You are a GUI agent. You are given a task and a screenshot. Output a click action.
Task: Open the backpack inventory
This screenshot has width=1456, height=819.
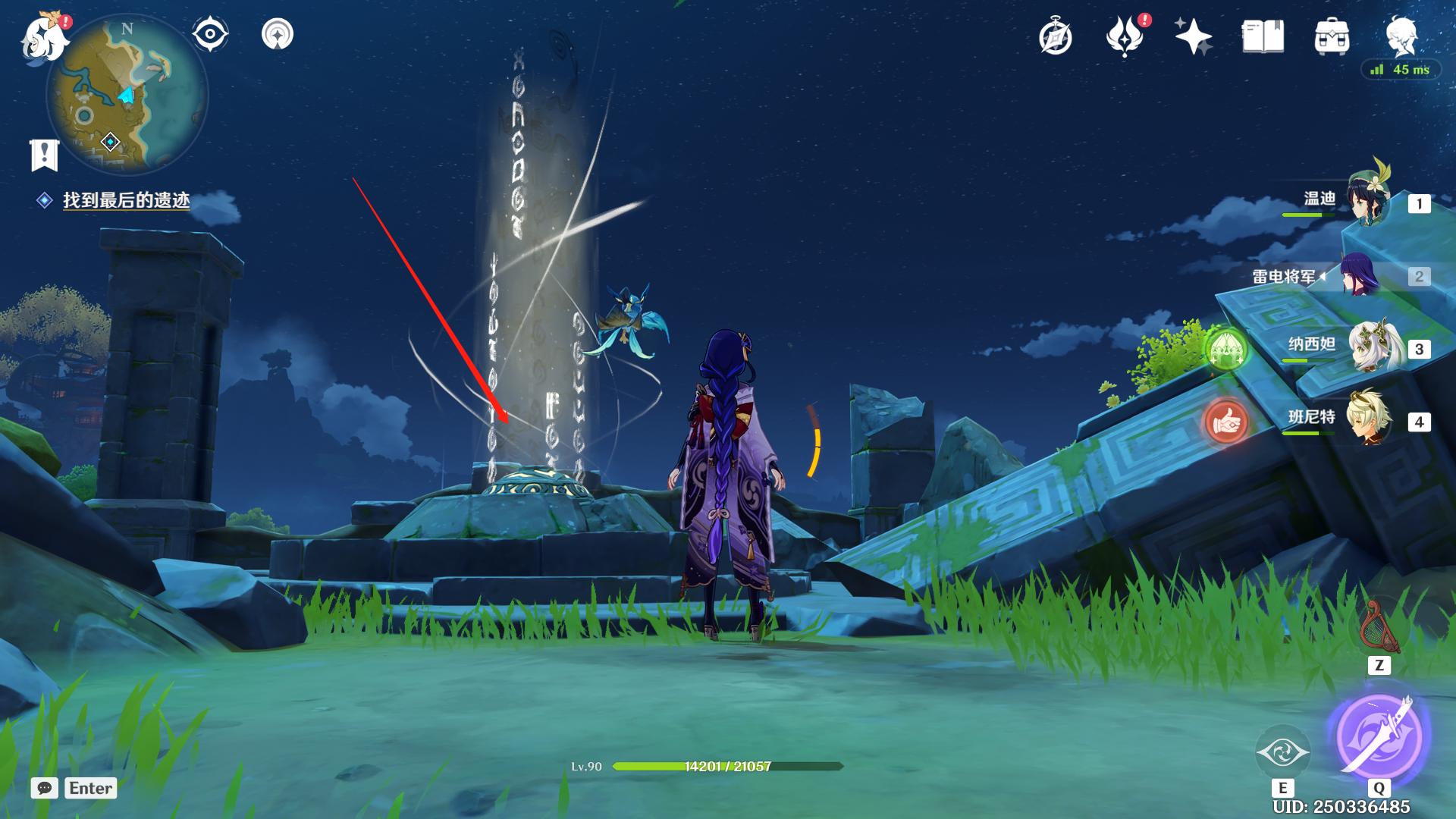point(1332,36)
